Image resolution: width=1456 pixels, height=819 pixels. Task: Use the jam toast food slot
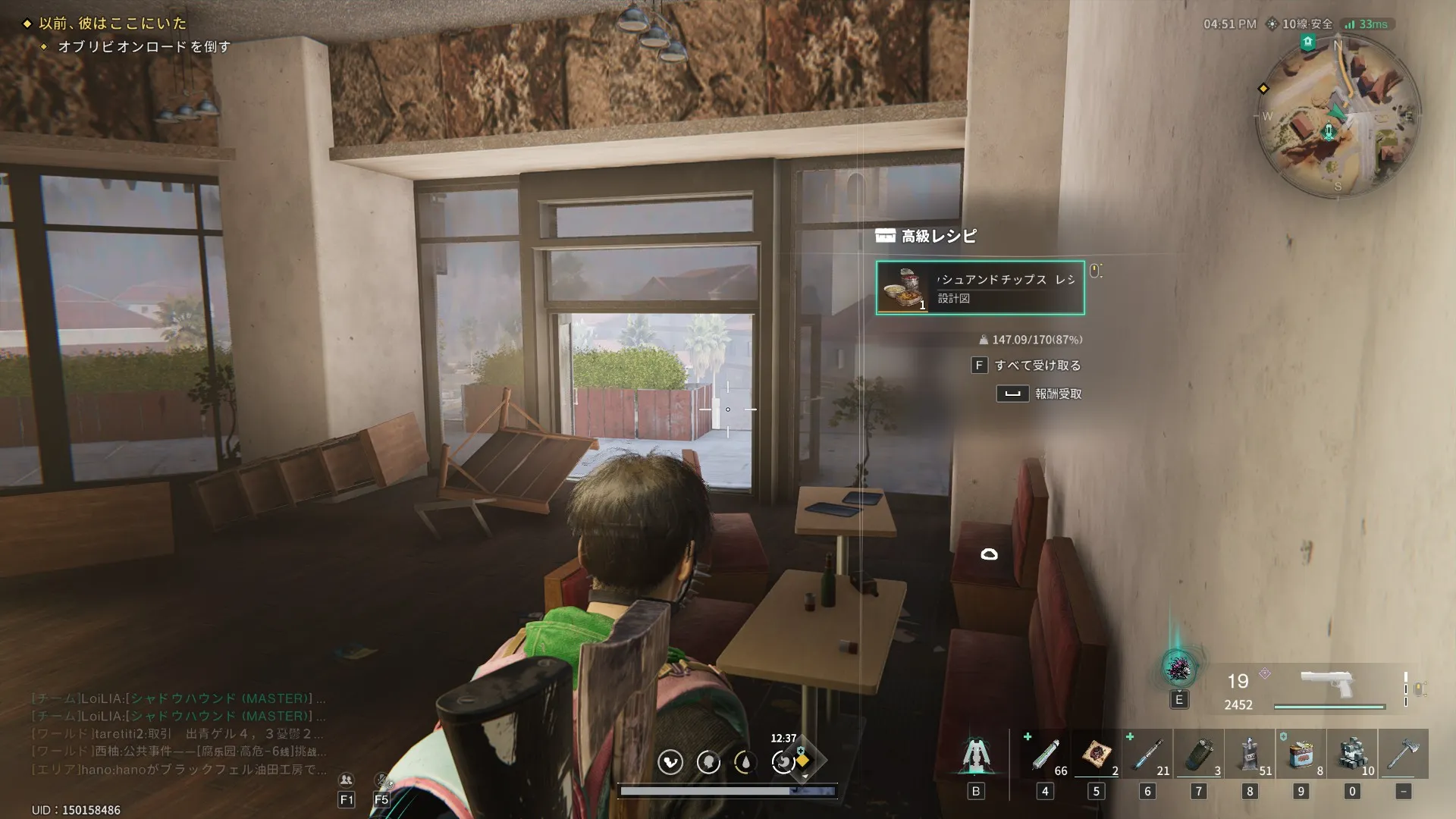tap(1097, 755)
